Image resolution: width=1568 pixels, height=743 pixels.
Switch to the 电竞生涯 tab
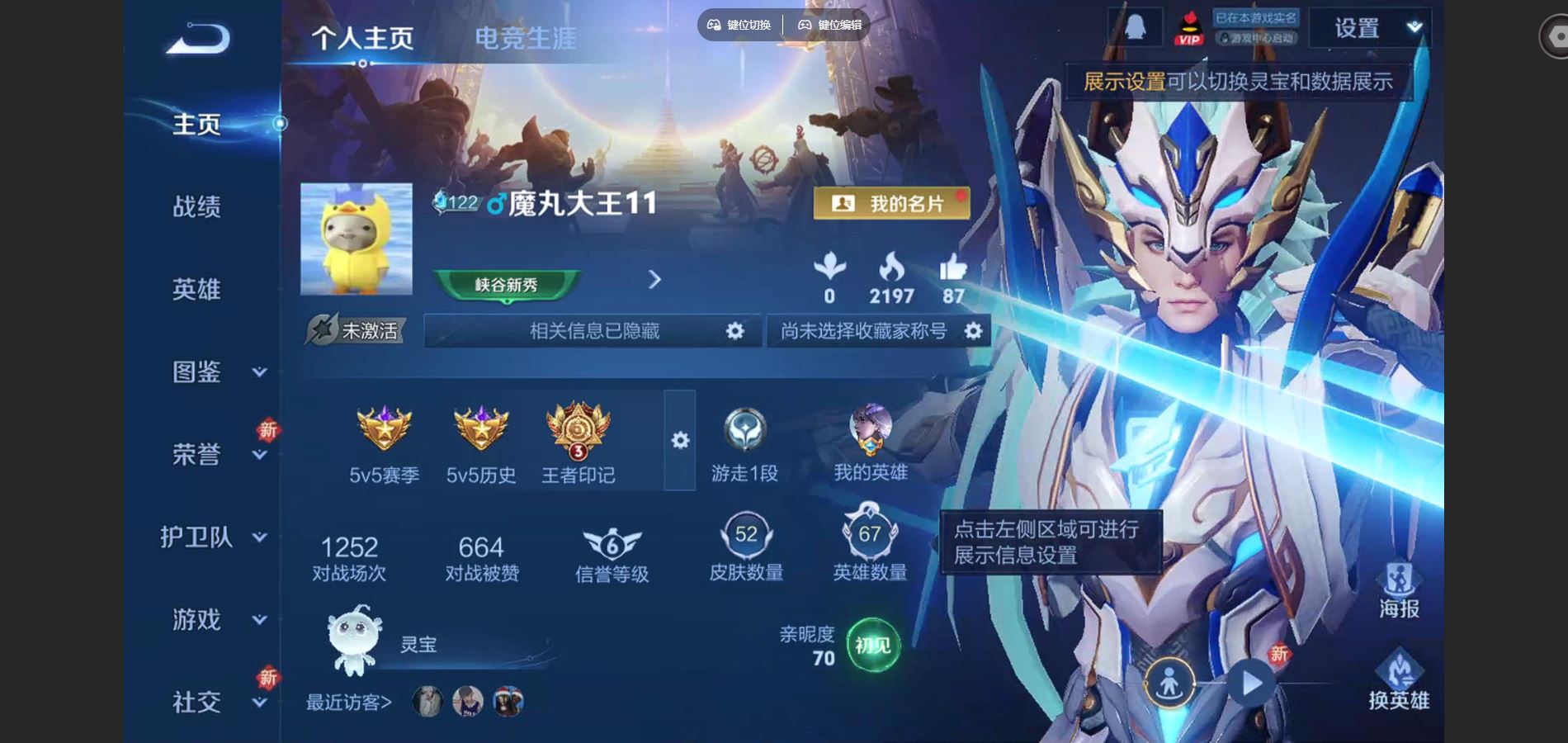click(525, 37)
